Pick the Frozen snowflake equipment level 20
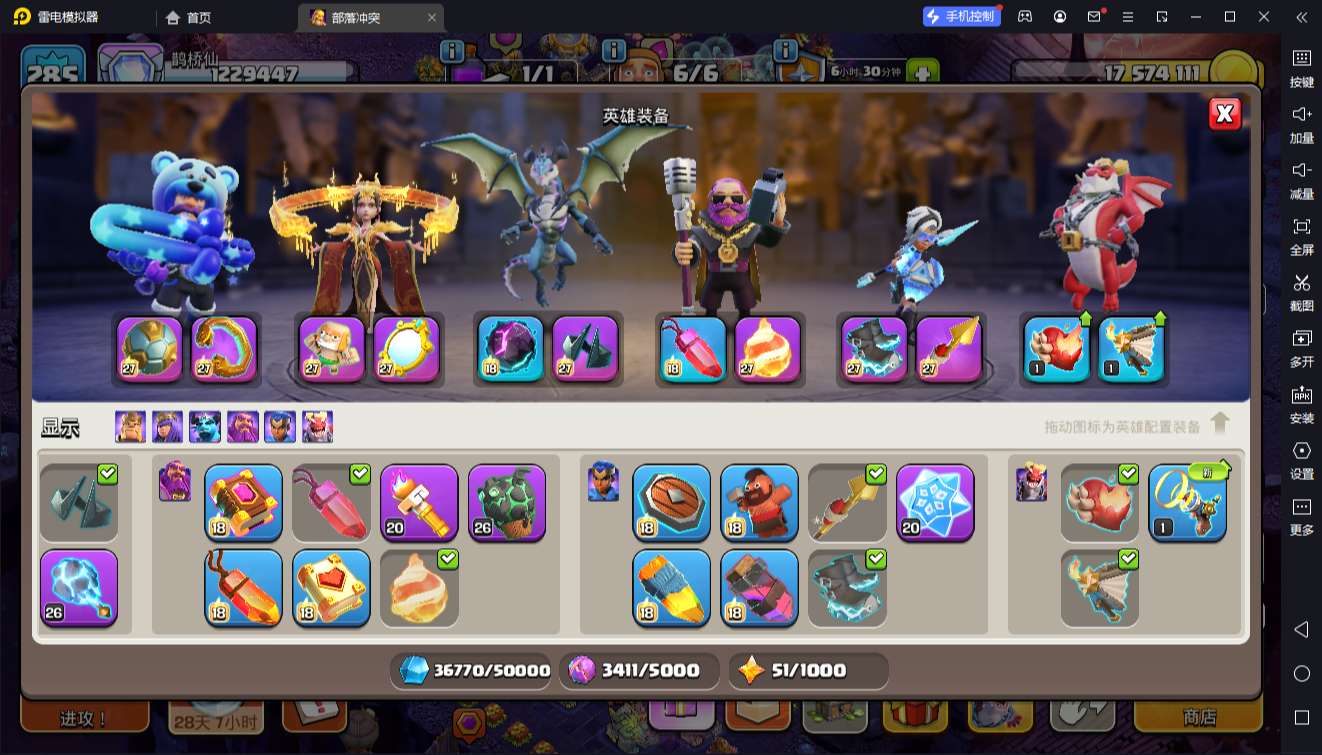Viewport: 1322px width, 755px height. [x=935, y=502]
